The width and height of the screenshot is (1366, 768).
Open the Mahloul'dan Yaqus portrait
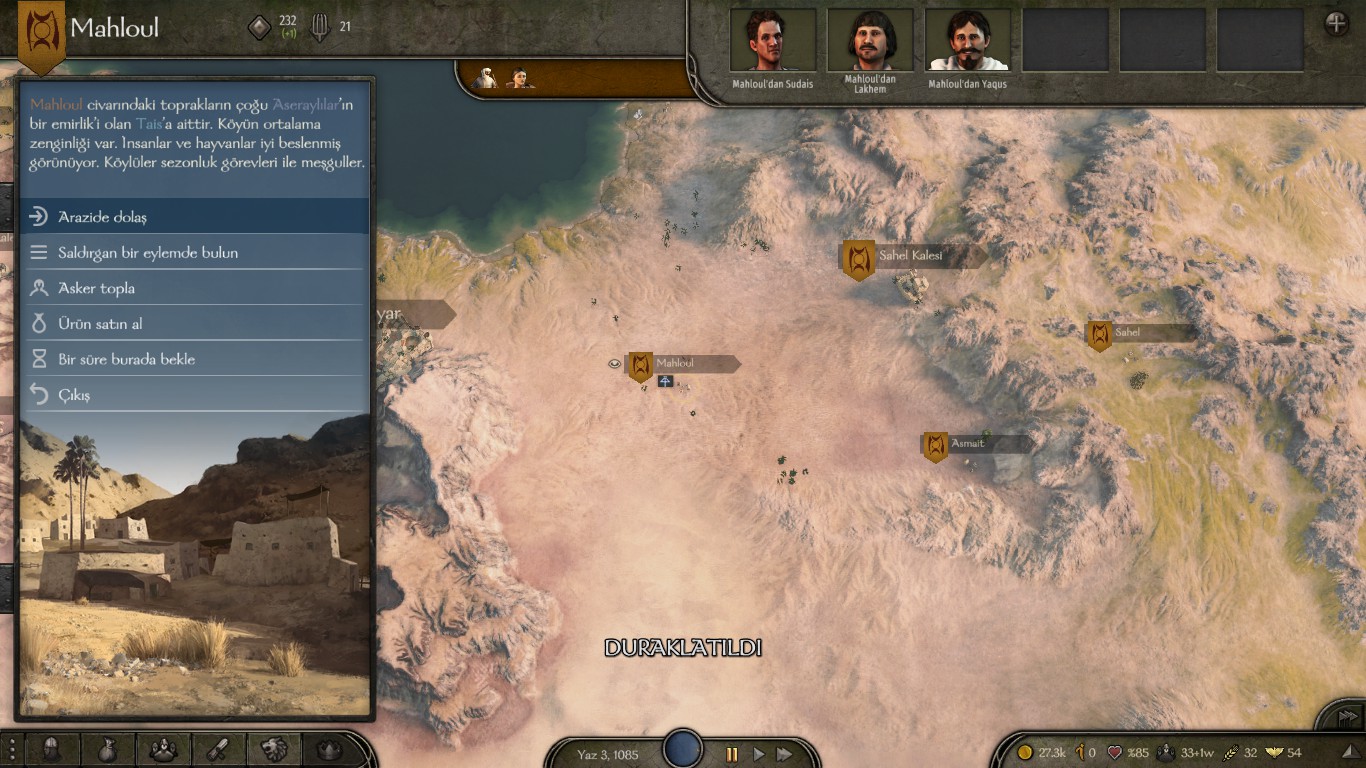[x=967, y=40]
